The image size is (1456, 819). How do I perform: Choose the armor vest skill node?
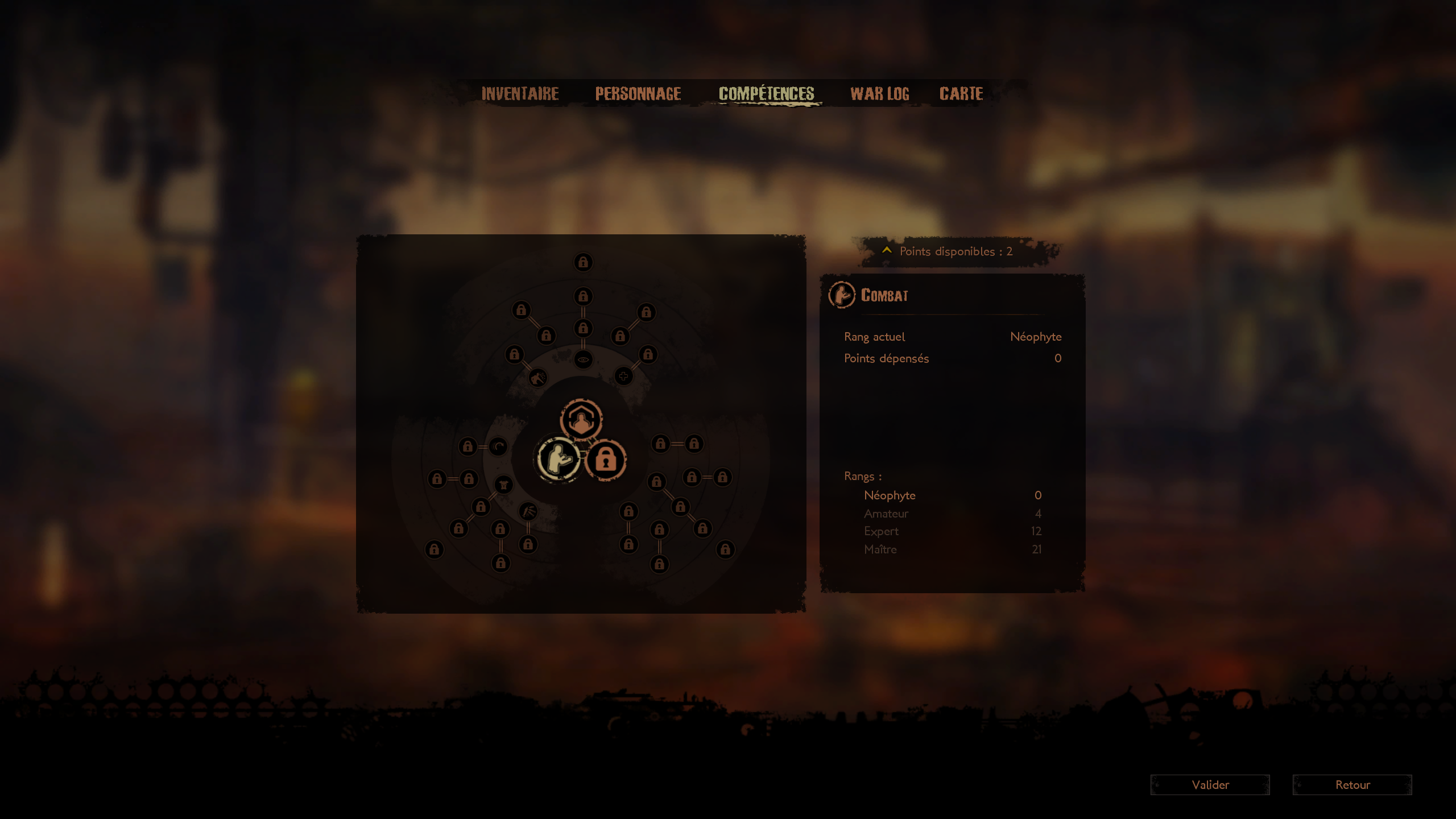[503, 485]
